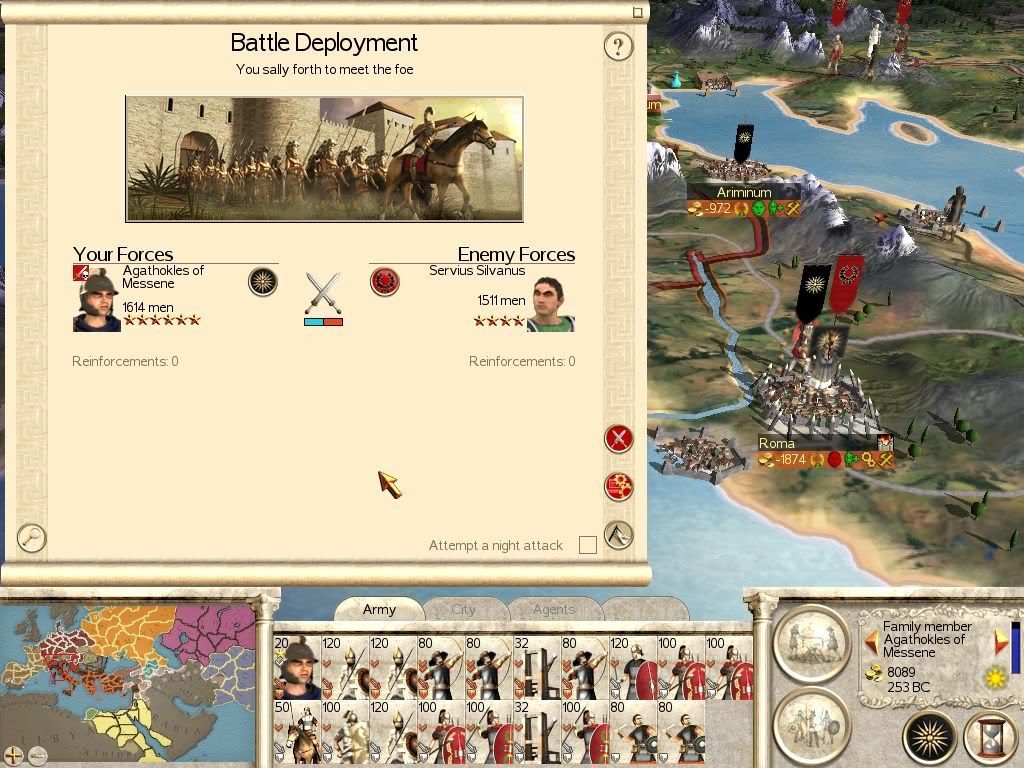1024x768 pixels.
Task: Click Agathokles of Messene's portrait
Action: pos(96,301)
